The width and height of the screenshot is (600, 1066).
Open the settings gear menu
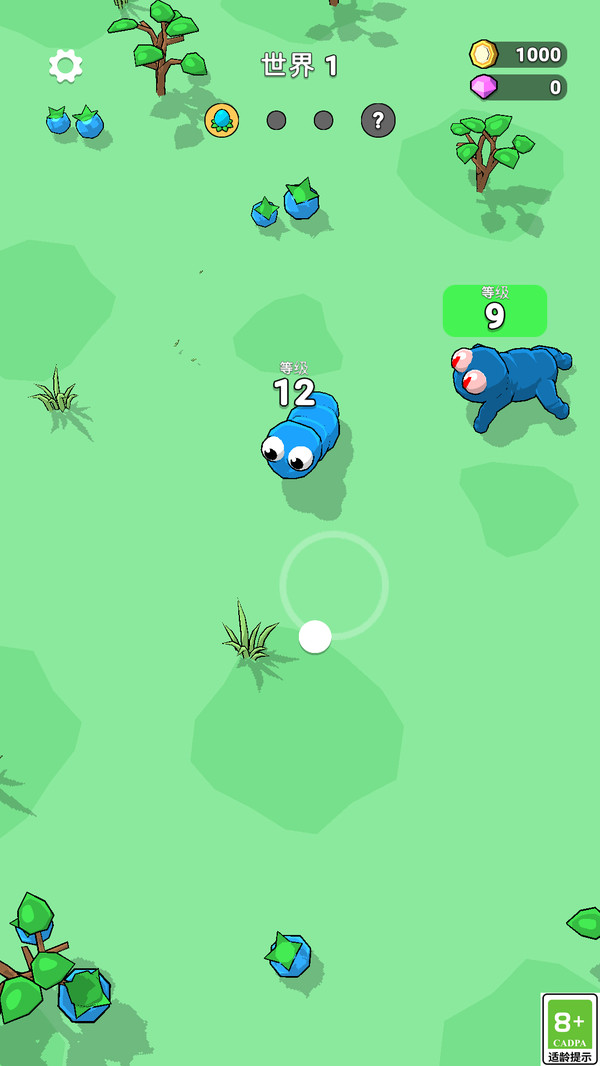66,66
